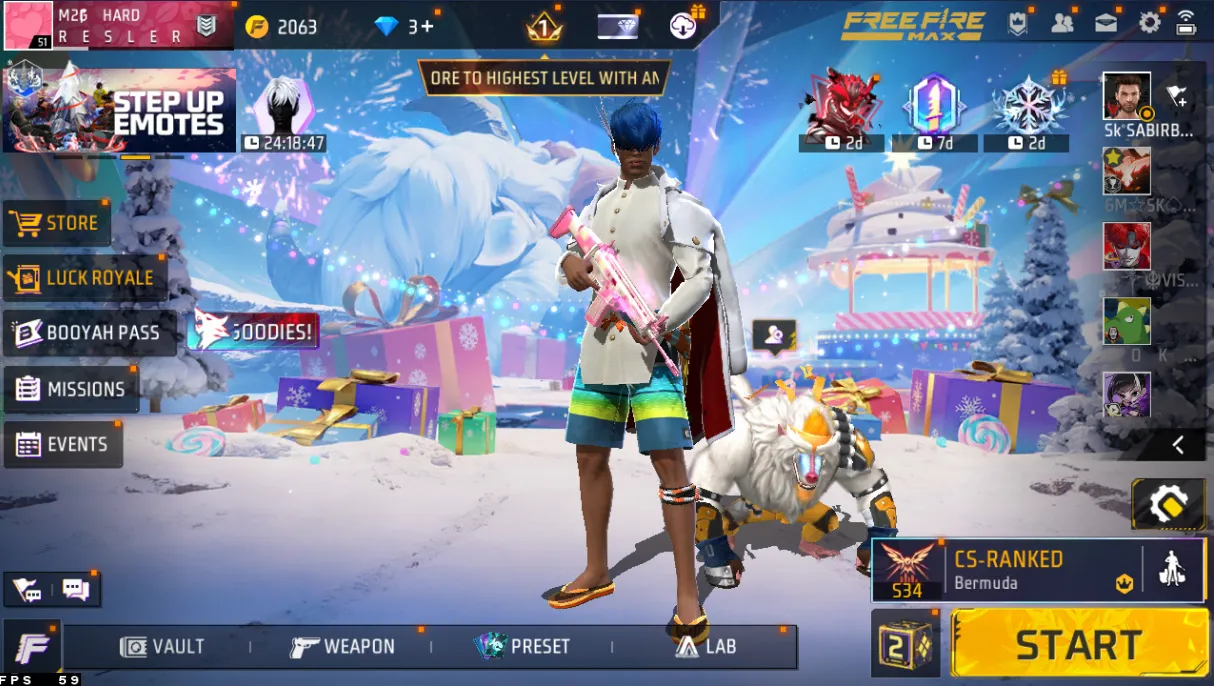
Task: Click the dice icon beside START
Action: (906, 644)
